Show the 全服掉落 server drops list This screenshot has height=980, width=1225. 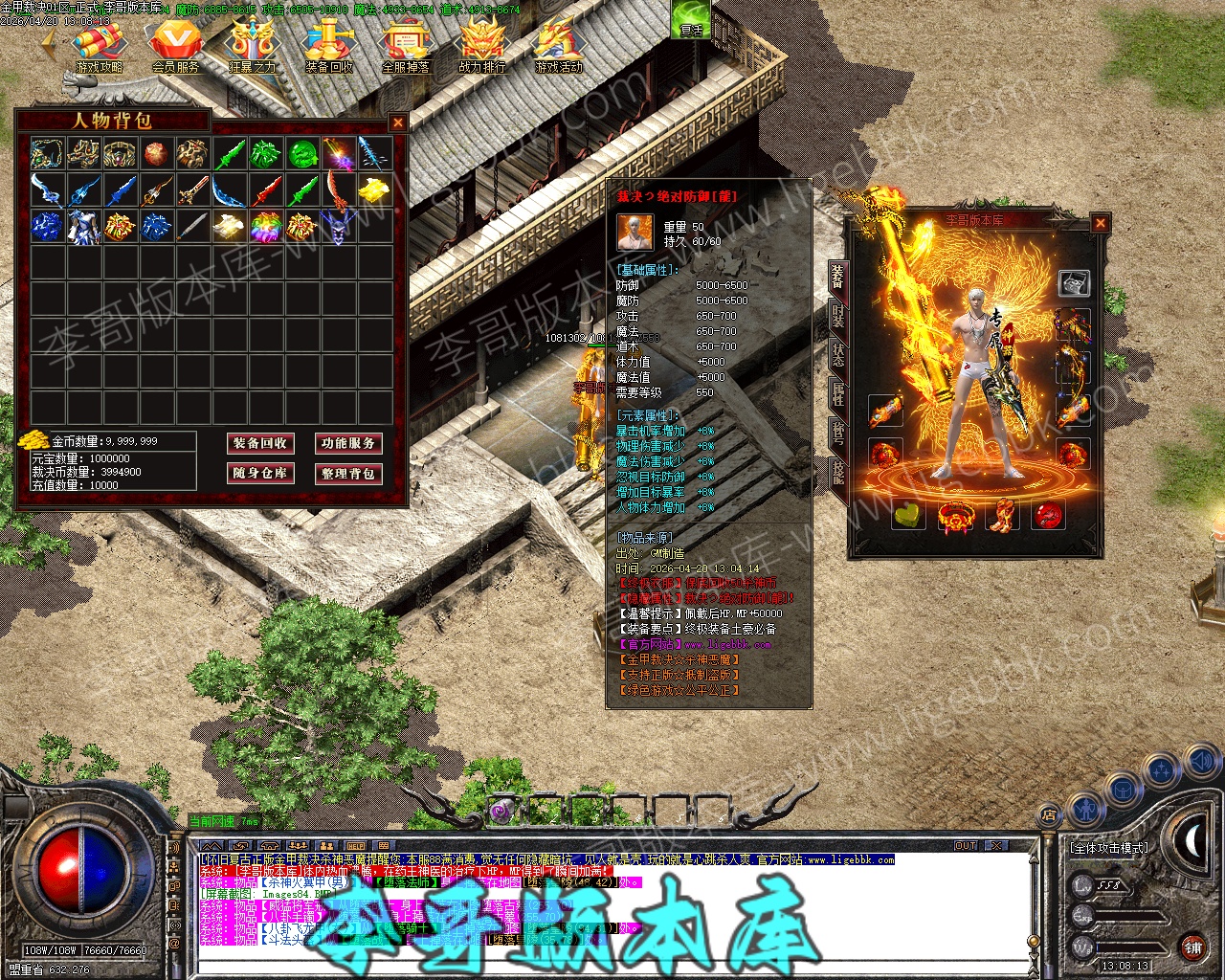point(406,46)
